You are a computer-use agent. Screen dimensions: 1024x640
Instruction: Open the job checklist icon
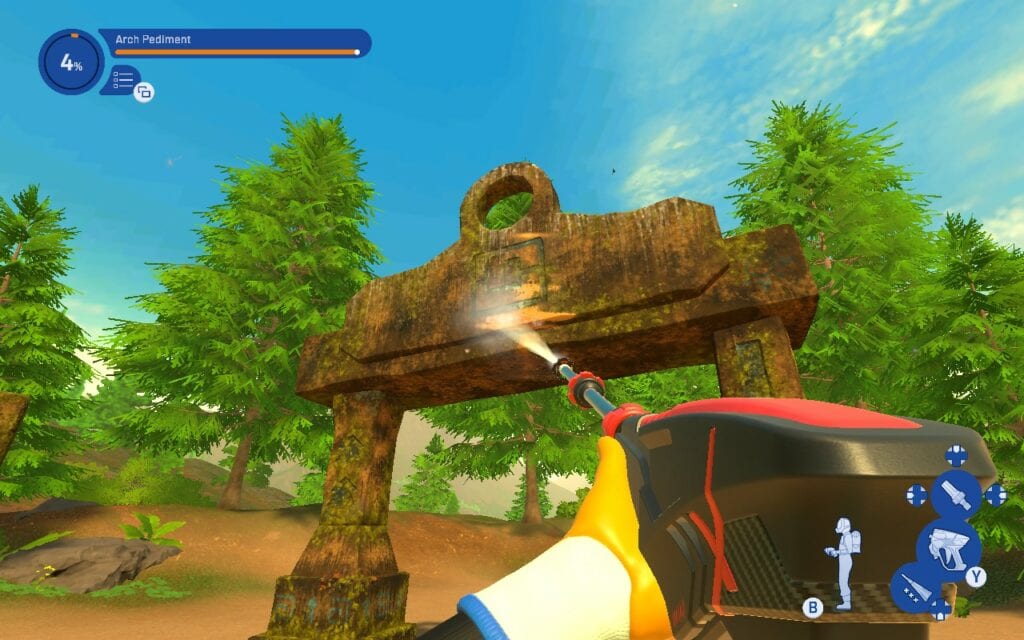[124, 79]
